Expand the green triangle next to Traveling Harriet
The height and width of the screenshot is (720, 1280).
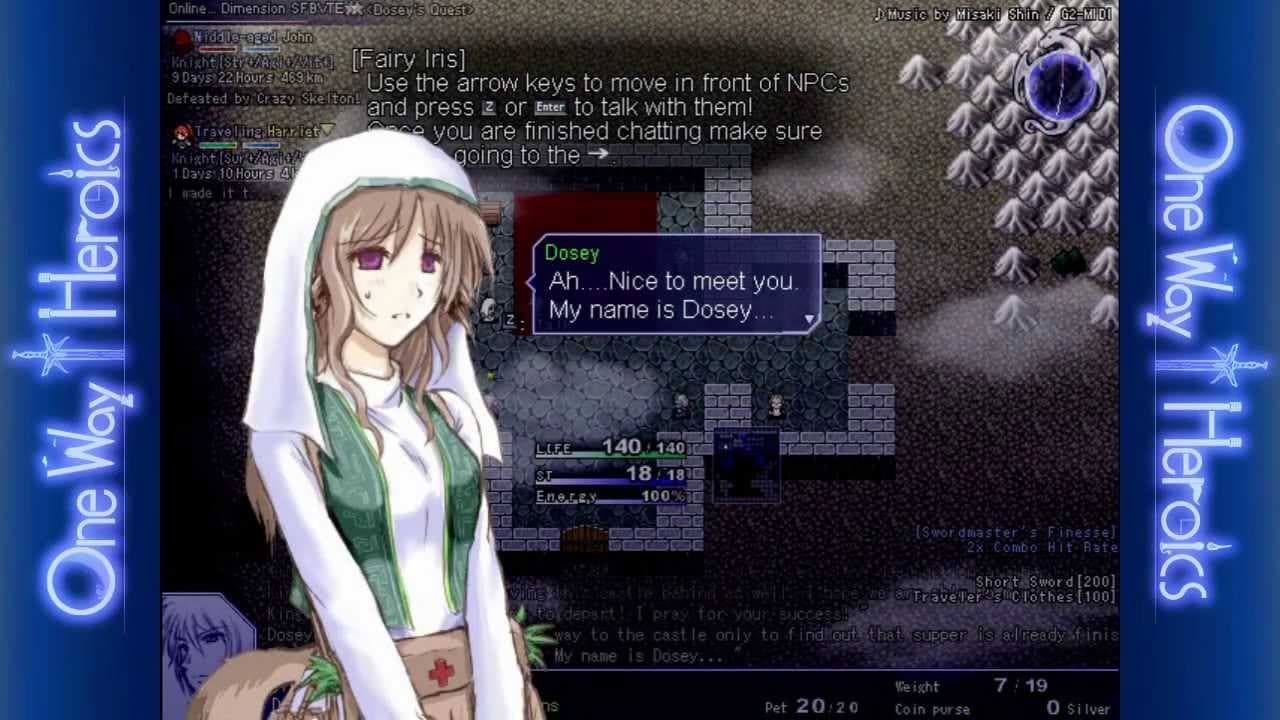click(327, 131)
